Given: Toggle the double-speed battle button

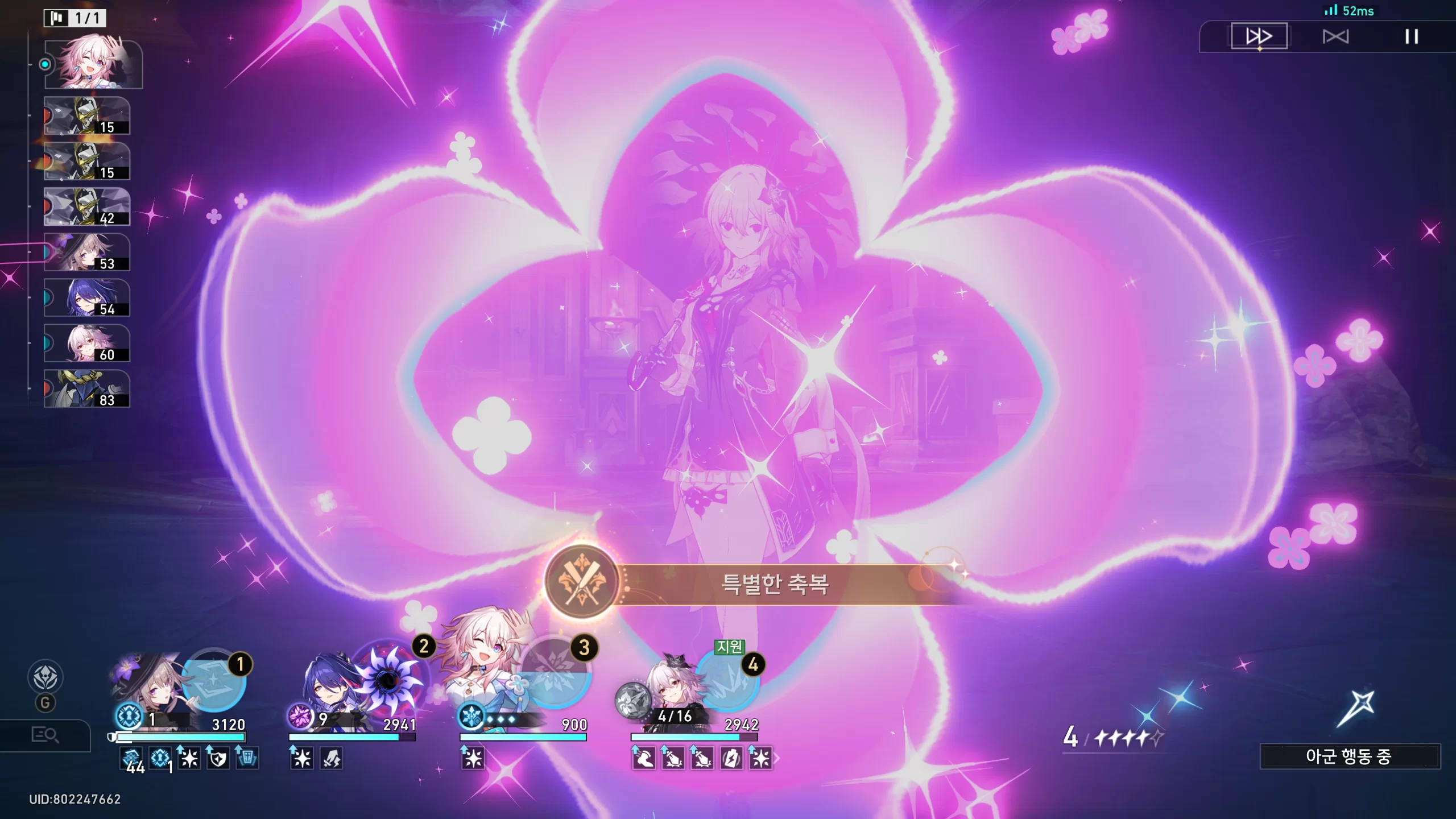Looking at the screenshot, I should click(1259, 36).
